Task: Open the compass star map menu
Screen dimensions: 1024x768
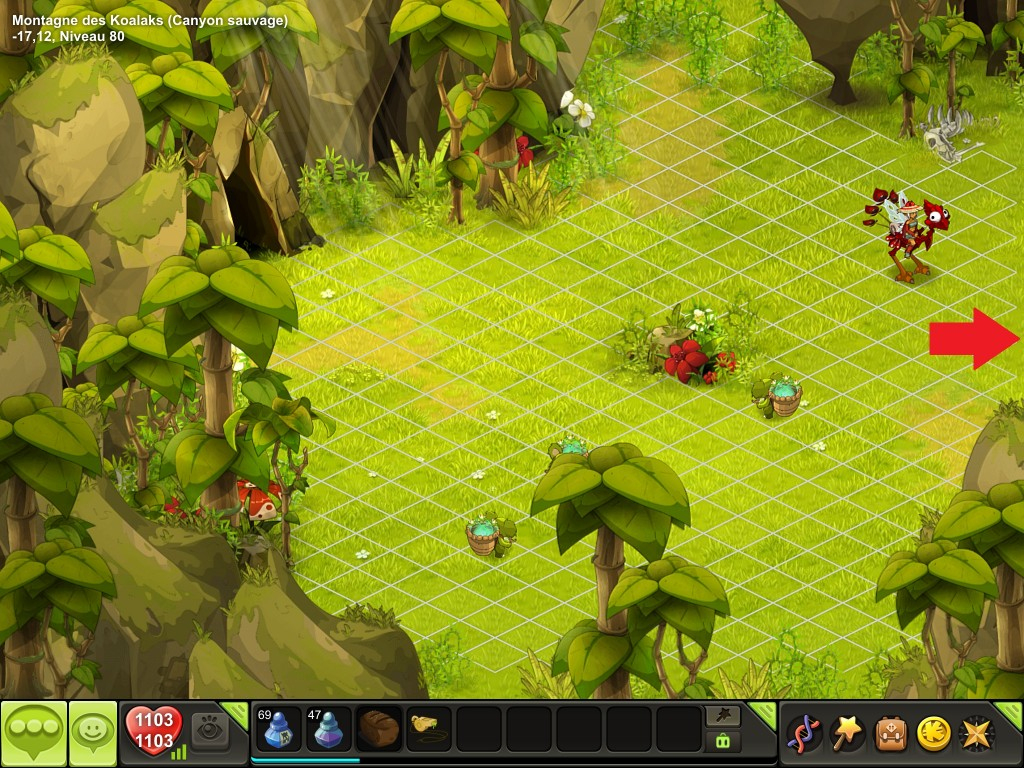Action: [x=977, y=733]
